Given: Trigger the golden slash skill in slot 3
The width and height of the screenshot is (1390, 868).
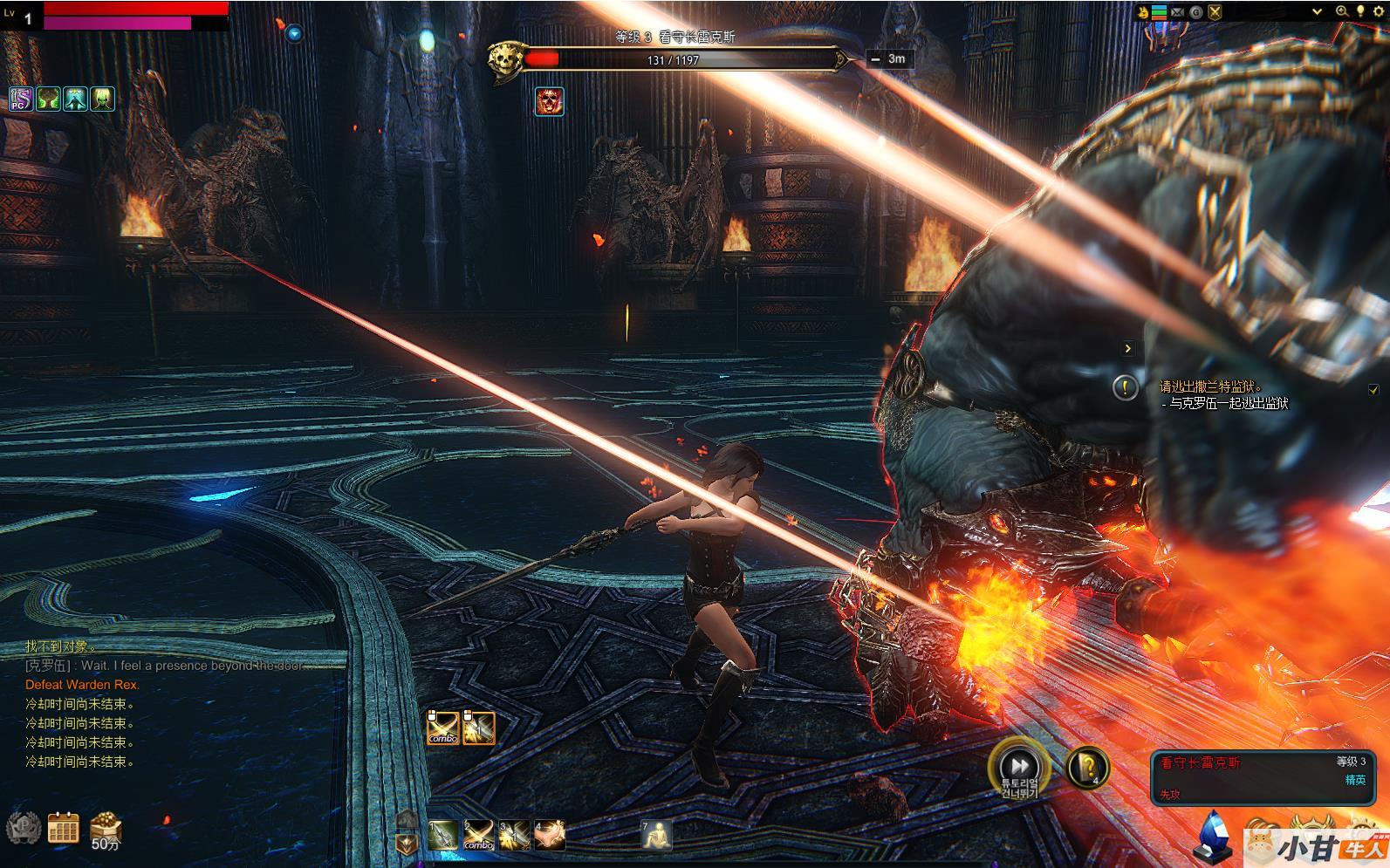Looking at the screenshot, I should tap(514, 836).
